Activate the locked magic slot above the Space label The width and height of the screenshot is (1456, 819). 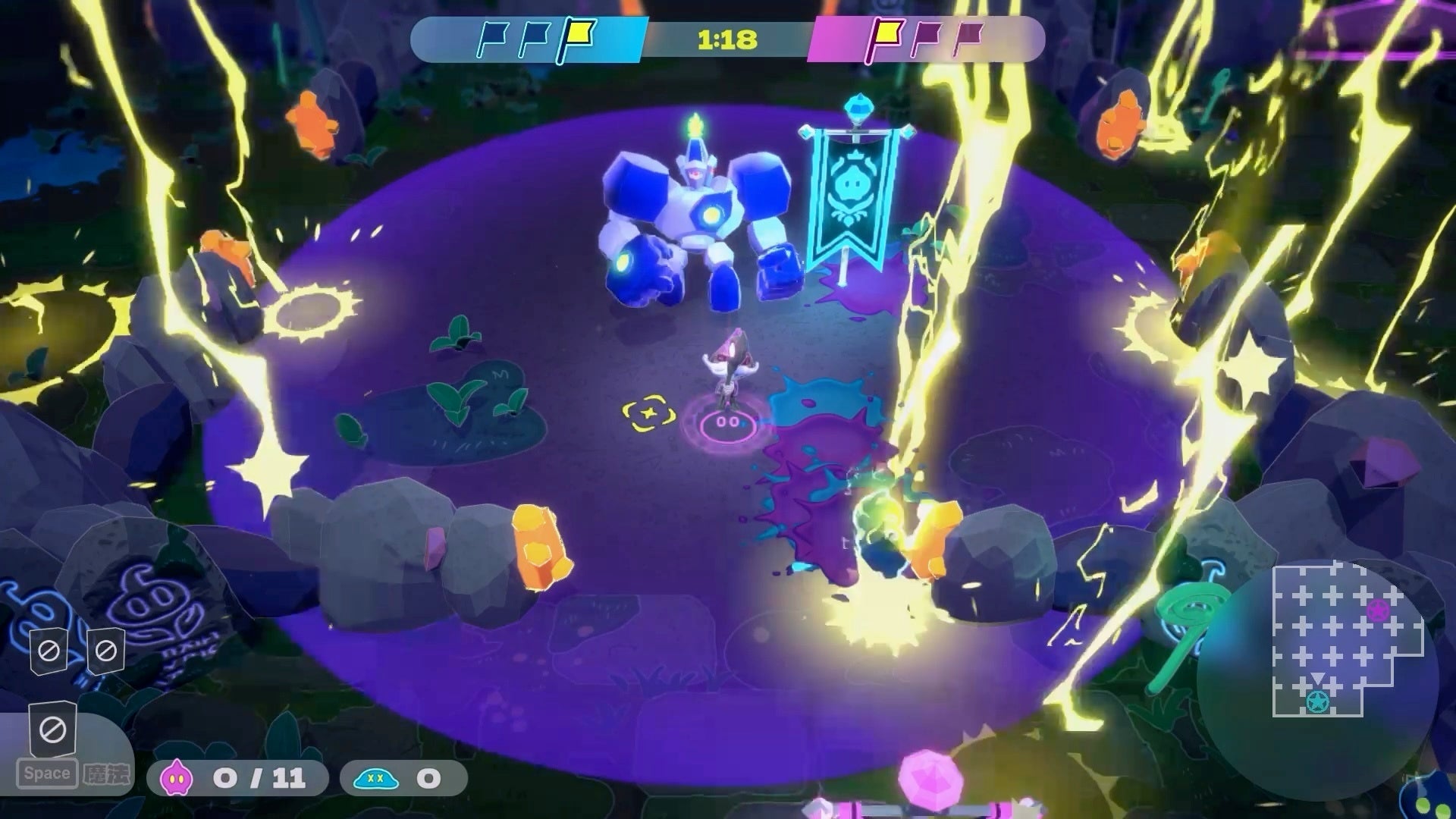tap(52, 730)
